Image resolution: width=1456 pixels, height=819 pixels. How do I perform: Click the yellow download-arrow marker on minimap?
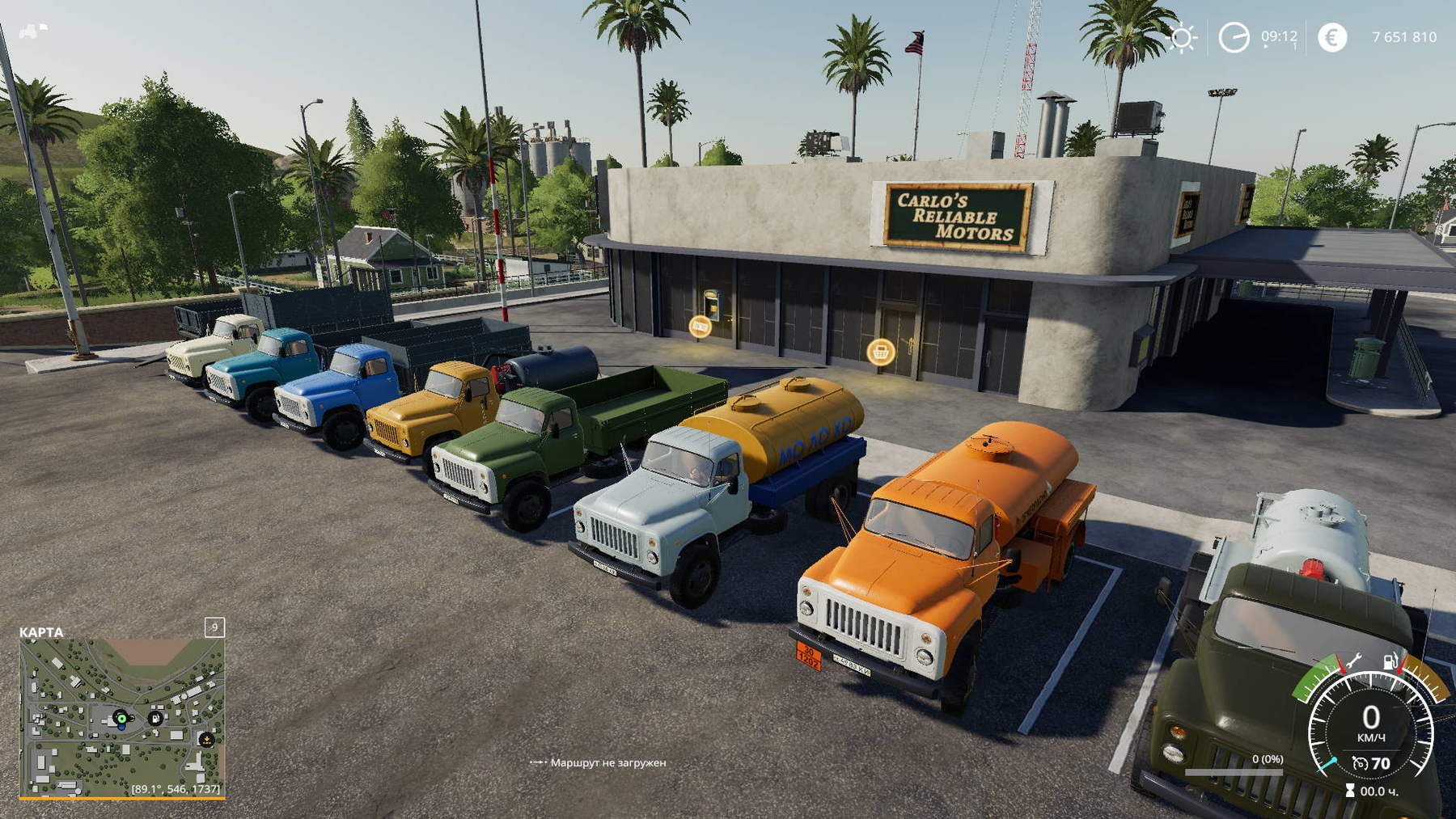tap(206, 739)
